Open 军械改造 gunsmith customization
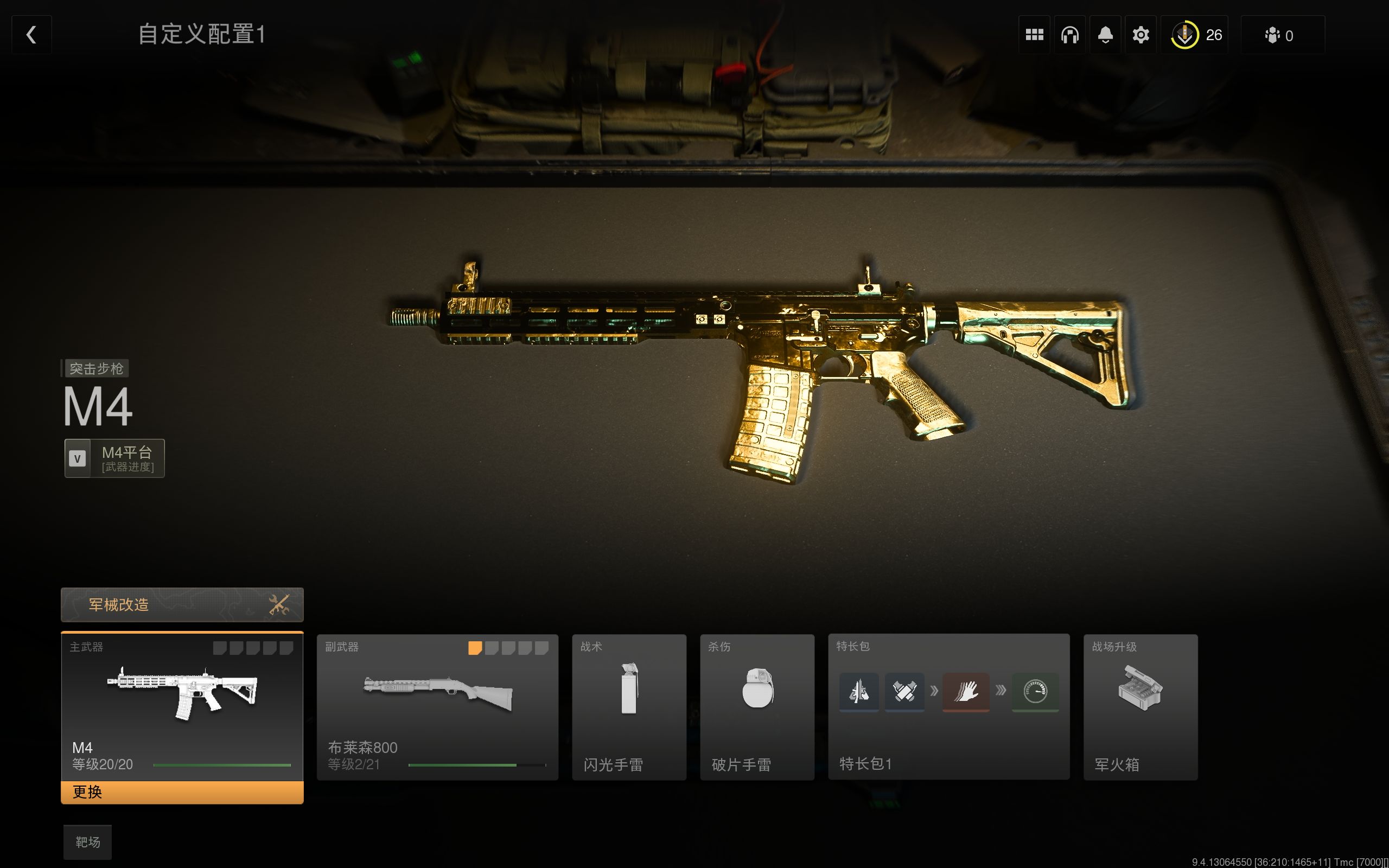Viewport: 1389px width, 868px height. pyautogui.click(x=182, y=604)
